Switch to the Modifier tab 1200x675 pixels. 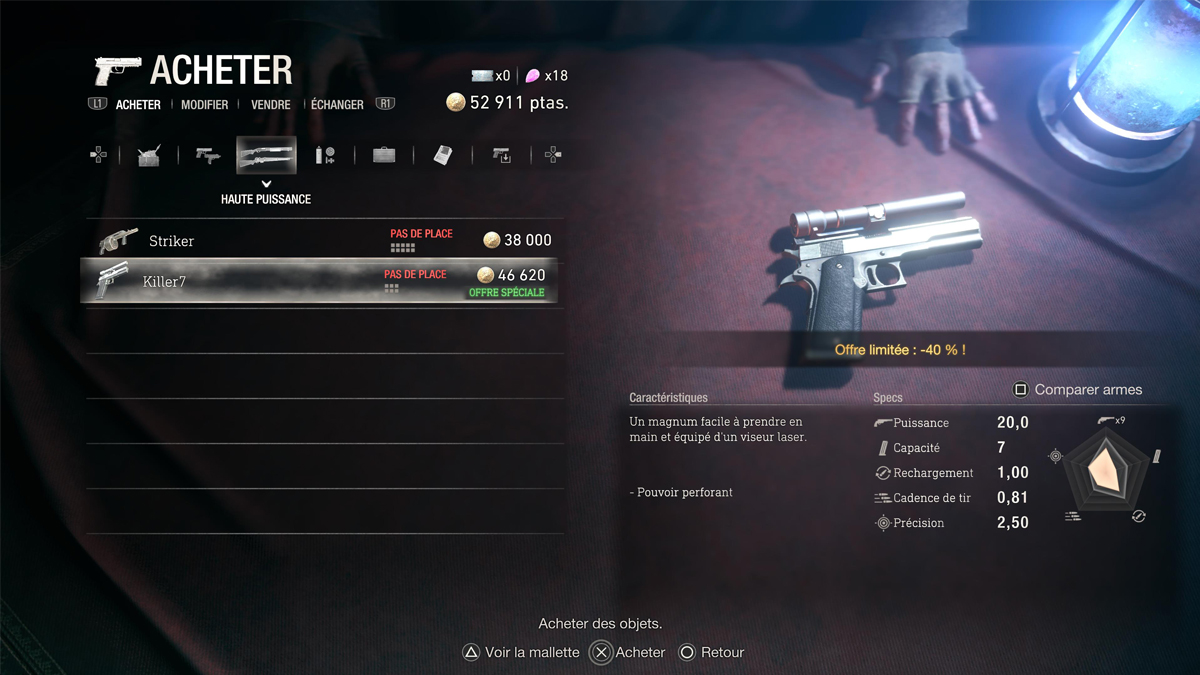[x=204, y=104]
